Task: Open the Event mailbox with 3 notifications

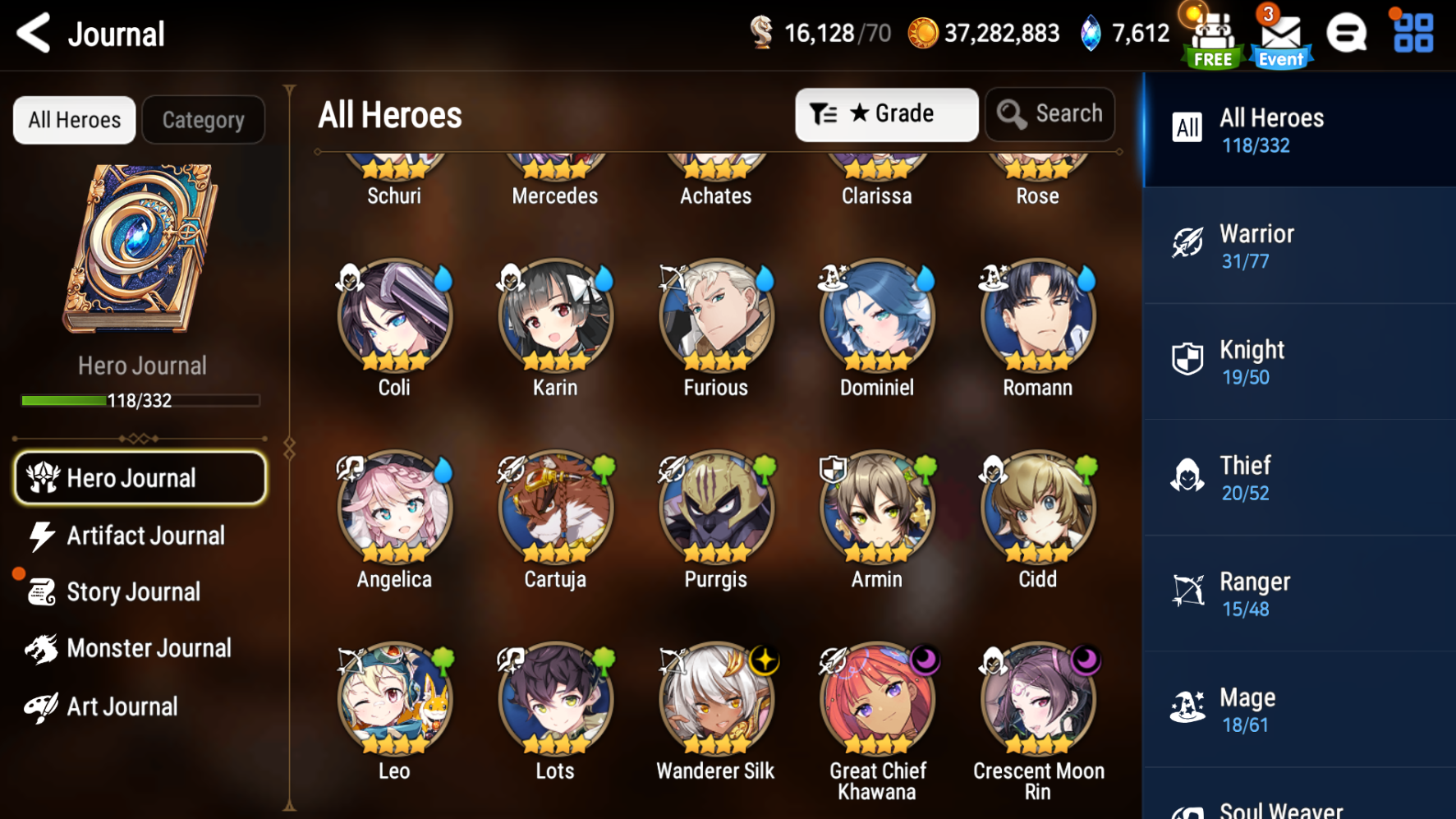Action: tap(1279, 36)
